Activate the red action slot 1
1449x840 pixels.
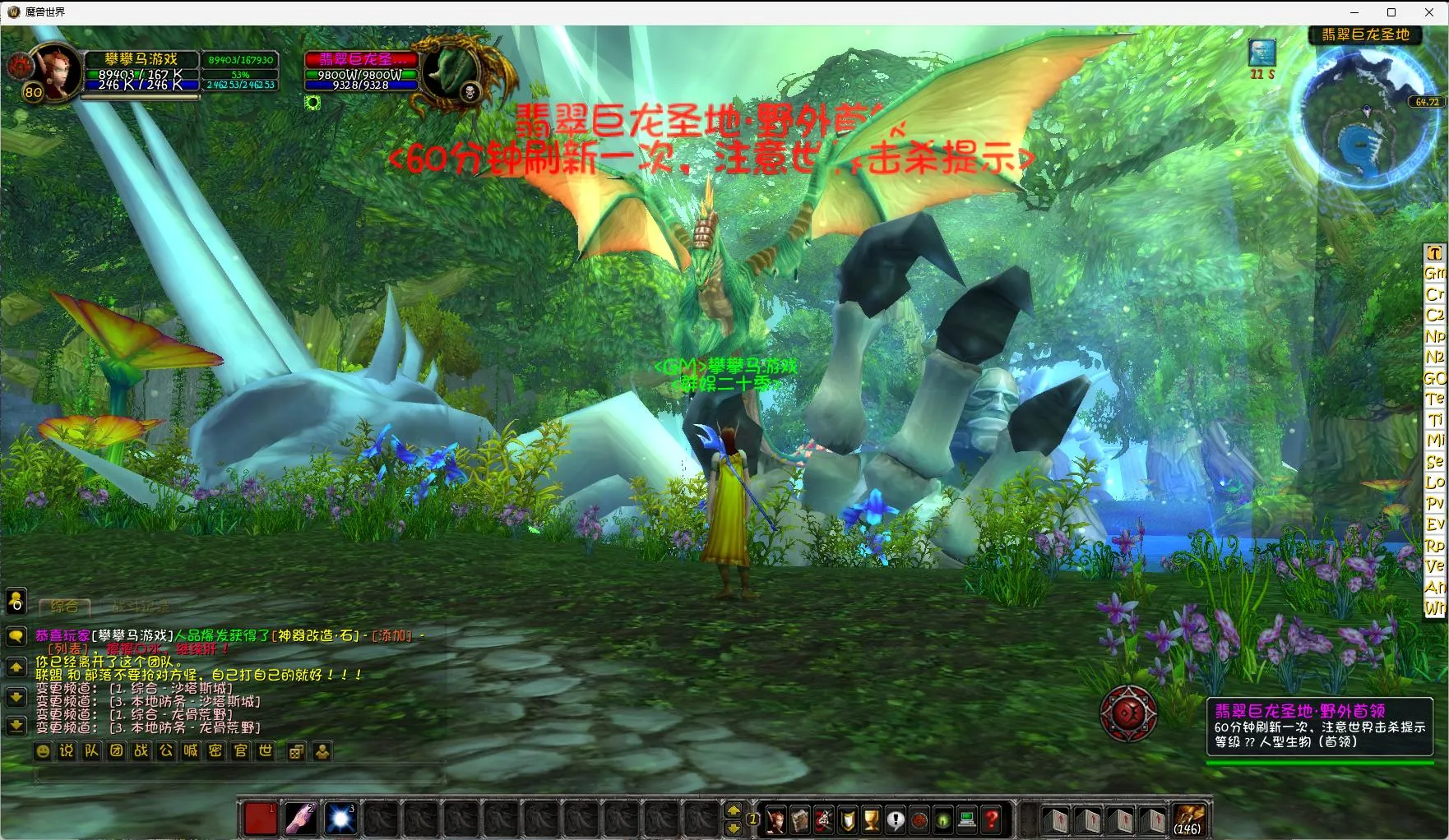coord(261,819)
